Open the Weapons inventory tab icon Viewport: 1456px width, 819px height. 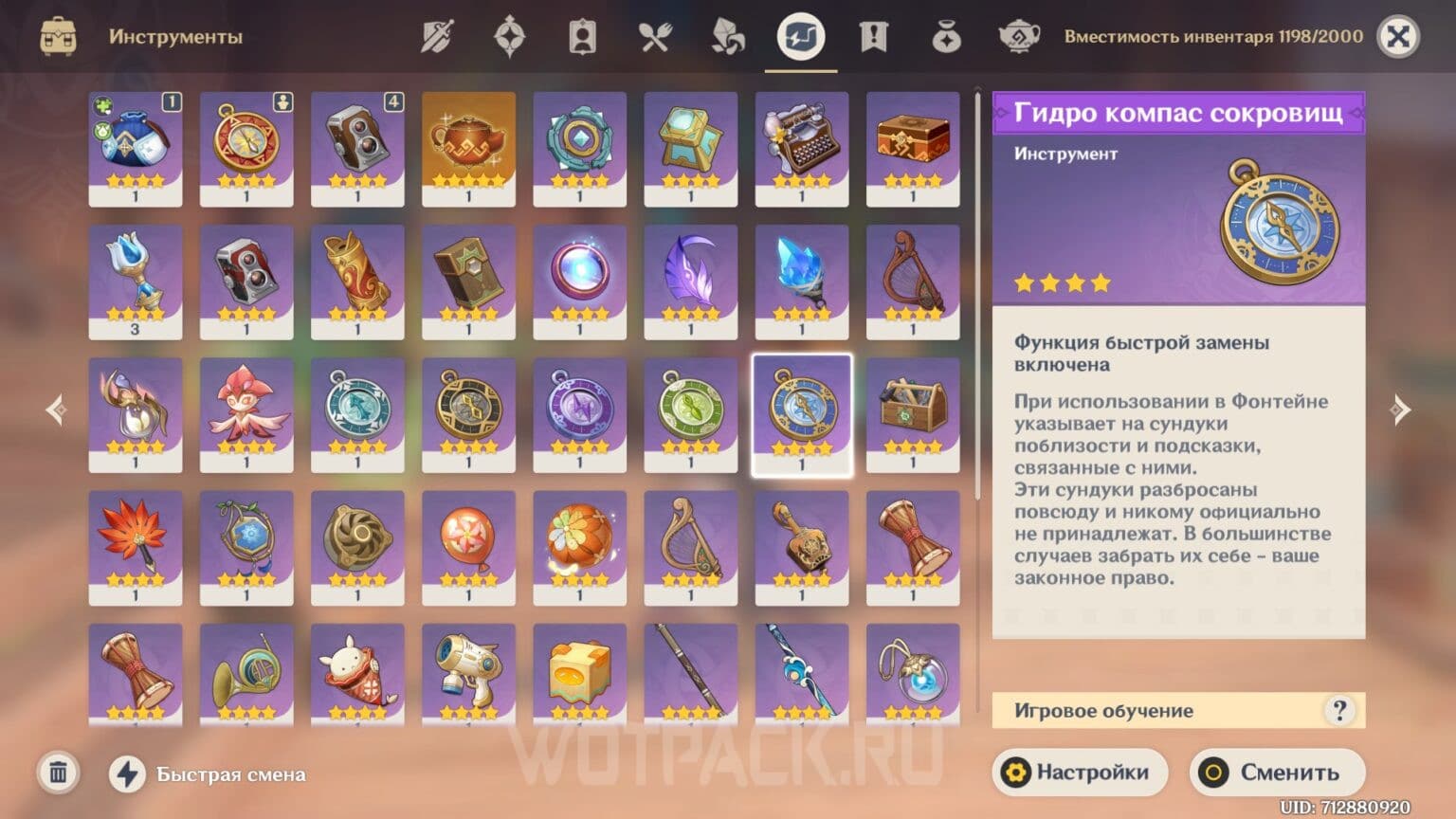pos(436,36)
